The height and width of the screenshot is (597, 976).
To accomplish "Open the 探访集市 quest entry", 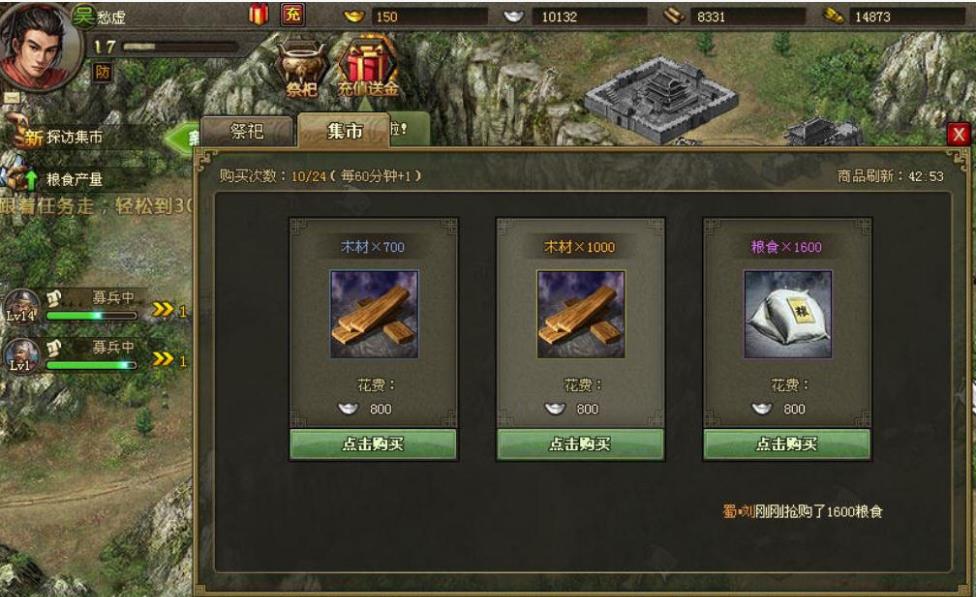I will point(70,138).
